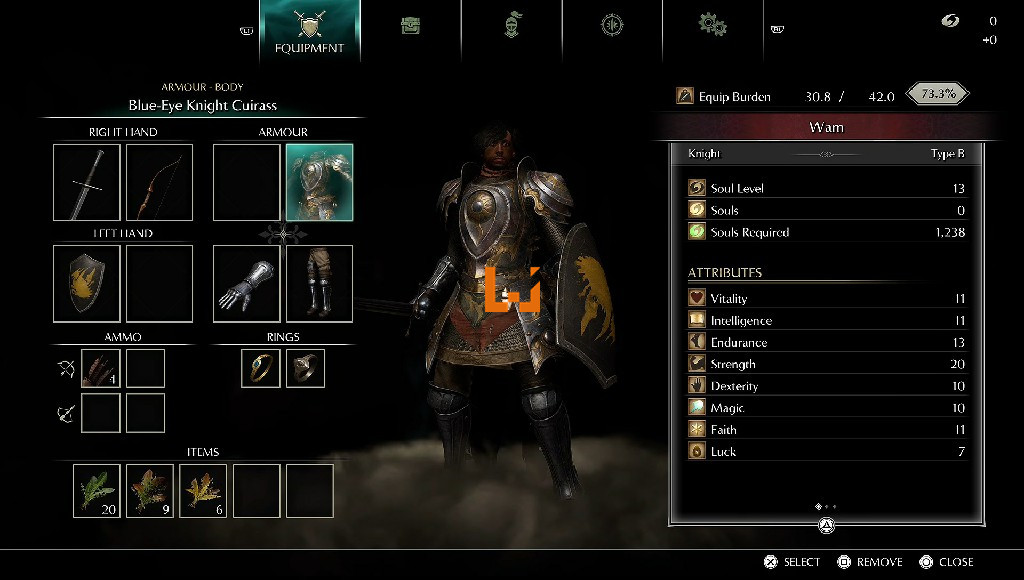The width and height of the screenshot is (1024, 580).
Task: Select the dark silver ring slot
Action: tap(305, 368)
